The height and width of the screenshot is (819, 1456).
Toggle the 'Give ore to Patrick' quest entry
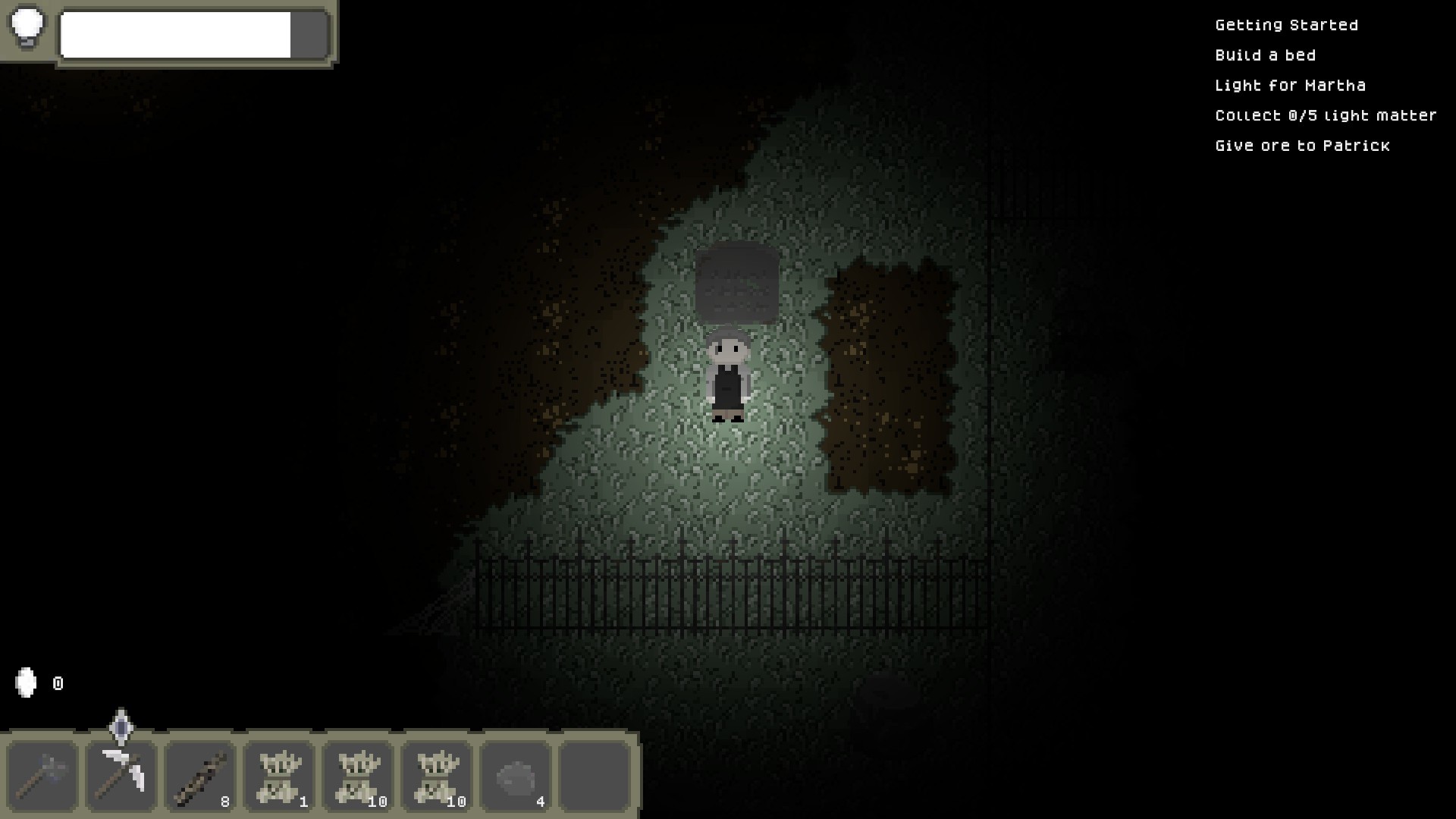1302,146
